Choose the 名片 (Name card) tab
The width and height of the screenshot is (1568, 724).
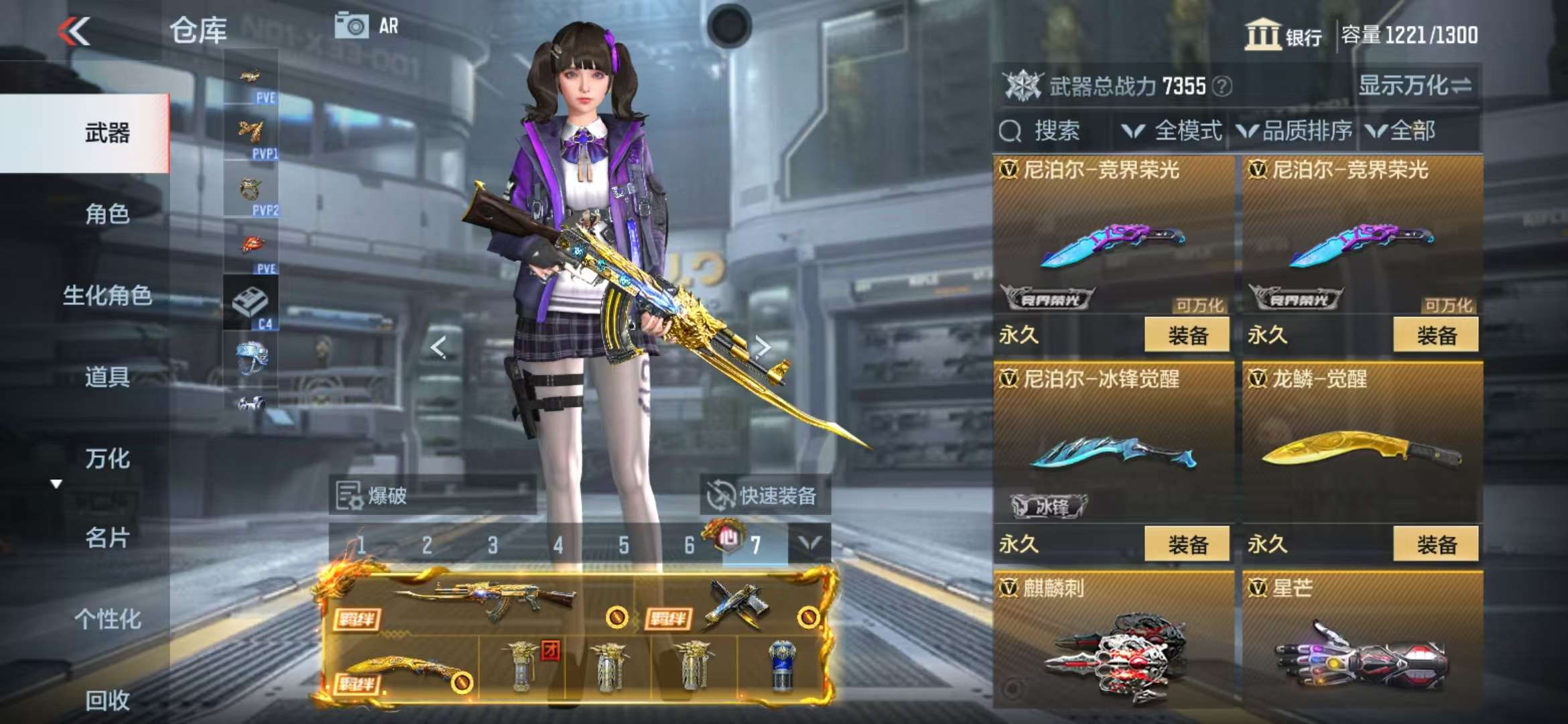[107, 538]
